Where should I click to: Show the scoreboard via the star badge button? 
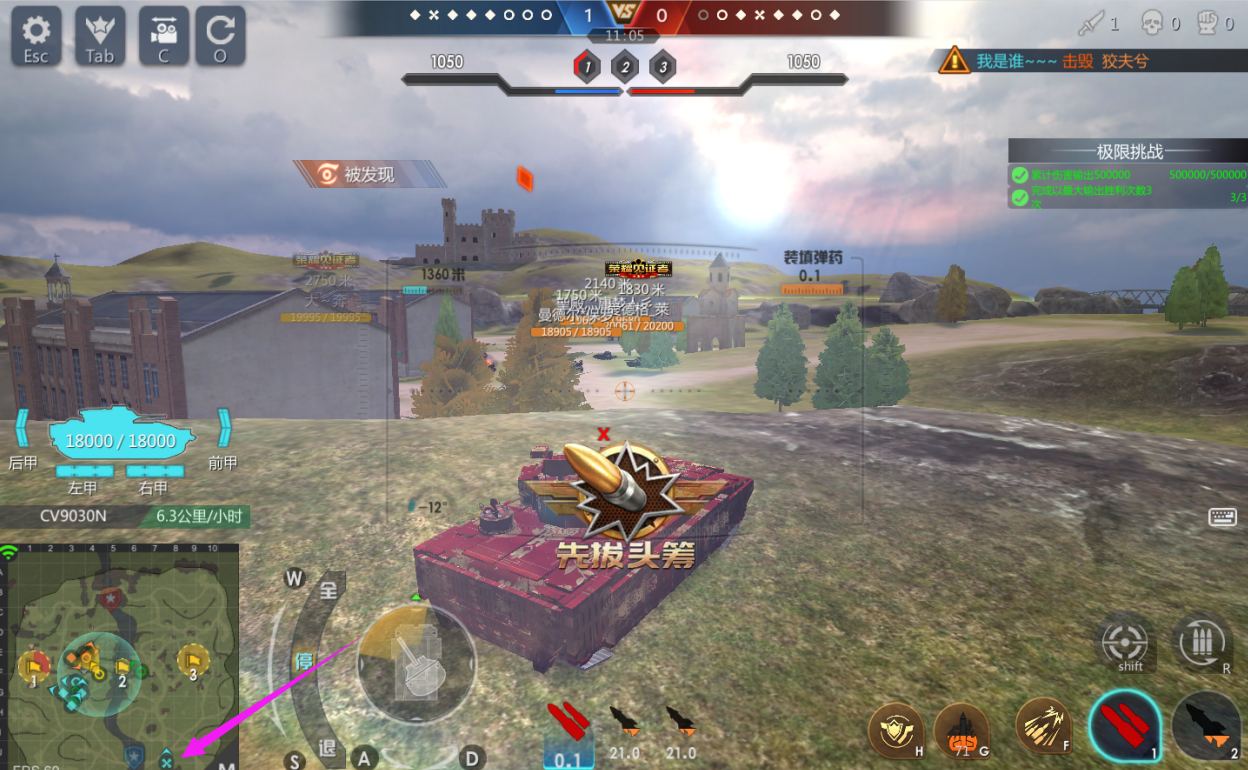pos(99,36)
